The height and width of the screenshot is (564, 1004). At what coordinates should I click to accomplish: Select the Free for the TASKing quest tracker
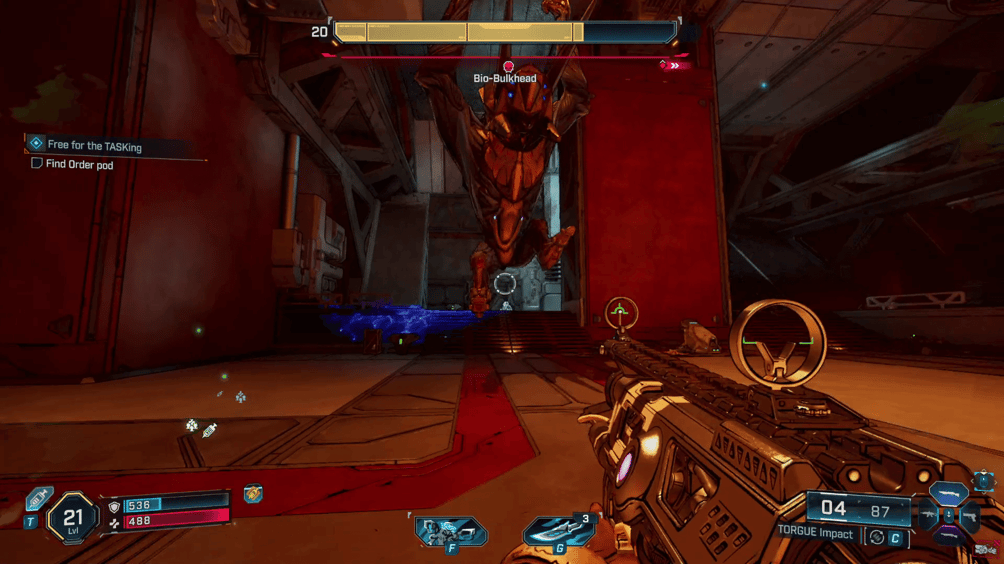[x=94, y=146]
